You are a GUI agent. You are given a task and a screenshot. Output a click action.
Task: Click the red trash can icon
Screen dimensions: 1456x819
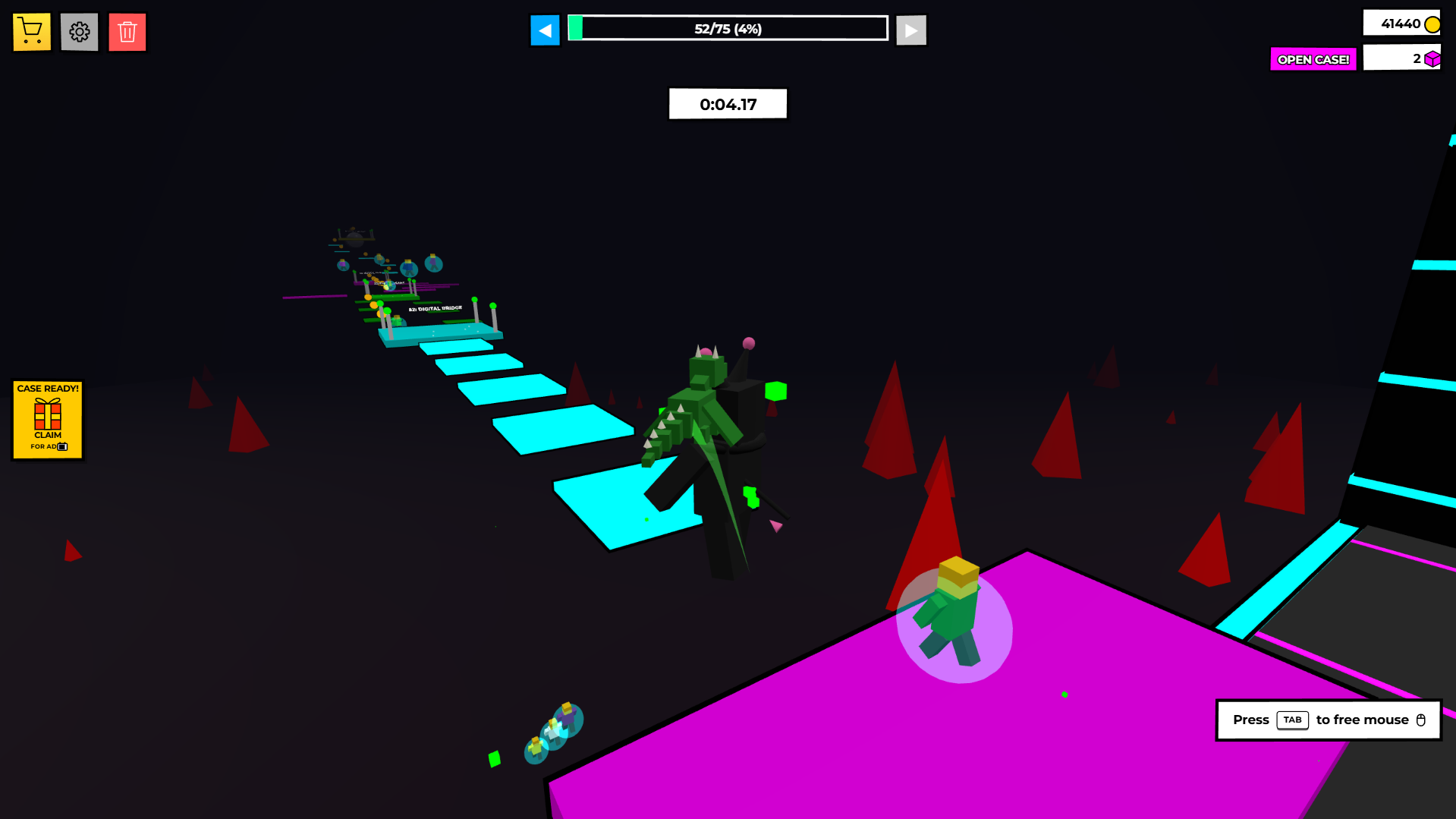127,31
